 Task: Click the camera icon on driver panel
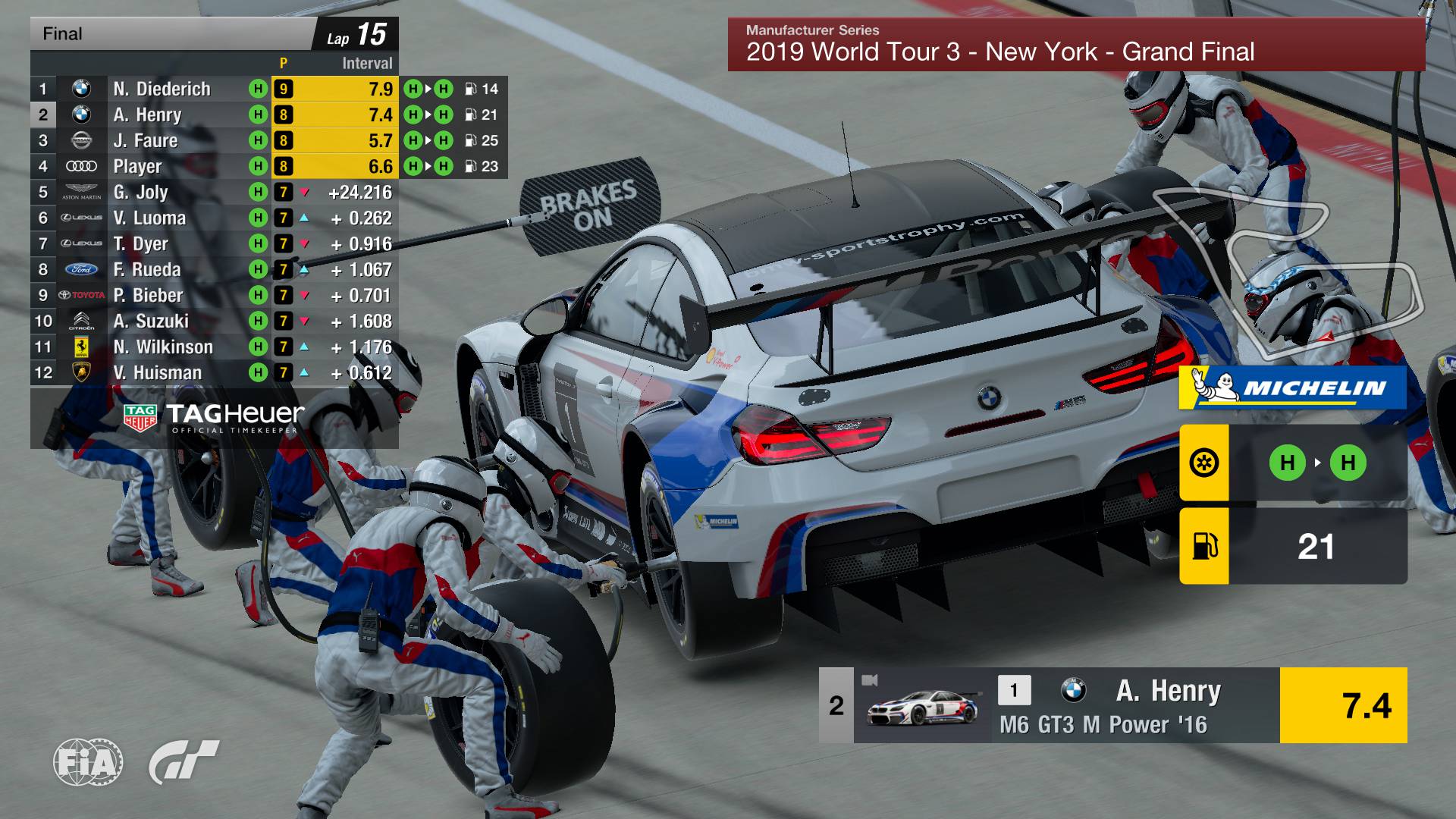869,679
